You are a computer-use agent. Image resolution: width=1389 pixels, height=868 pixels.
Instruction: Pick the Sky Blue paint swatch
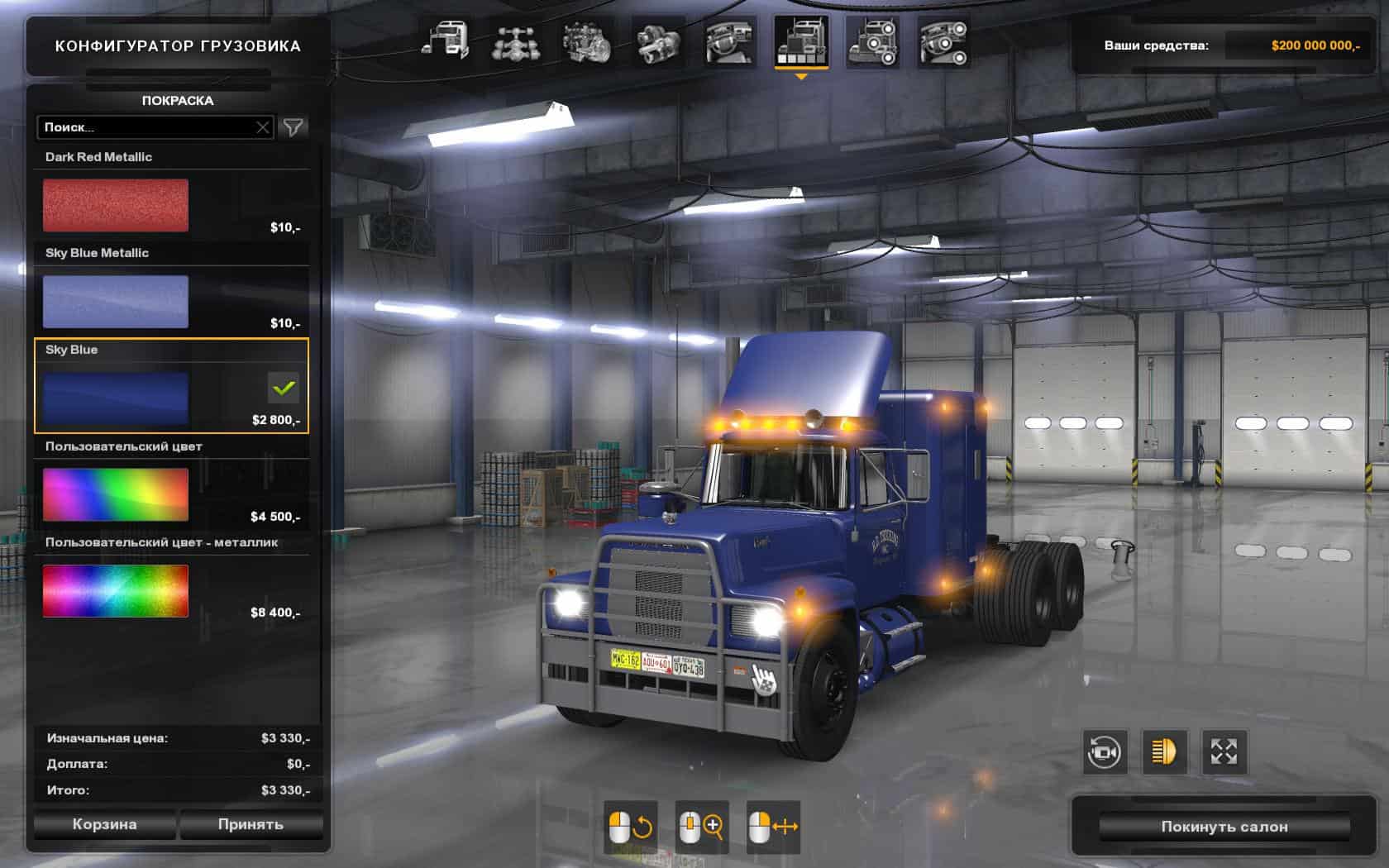(116, 398)
